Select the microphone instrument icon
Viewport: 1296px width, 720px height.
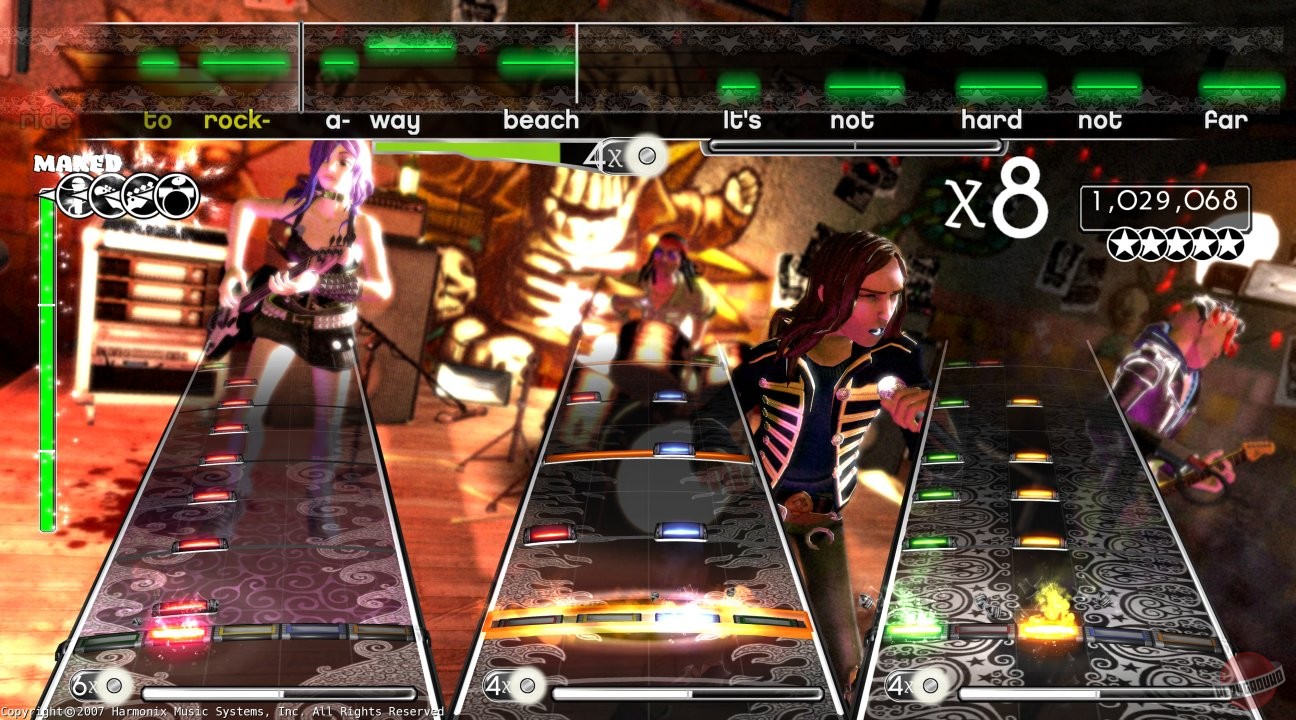[75, 195]
